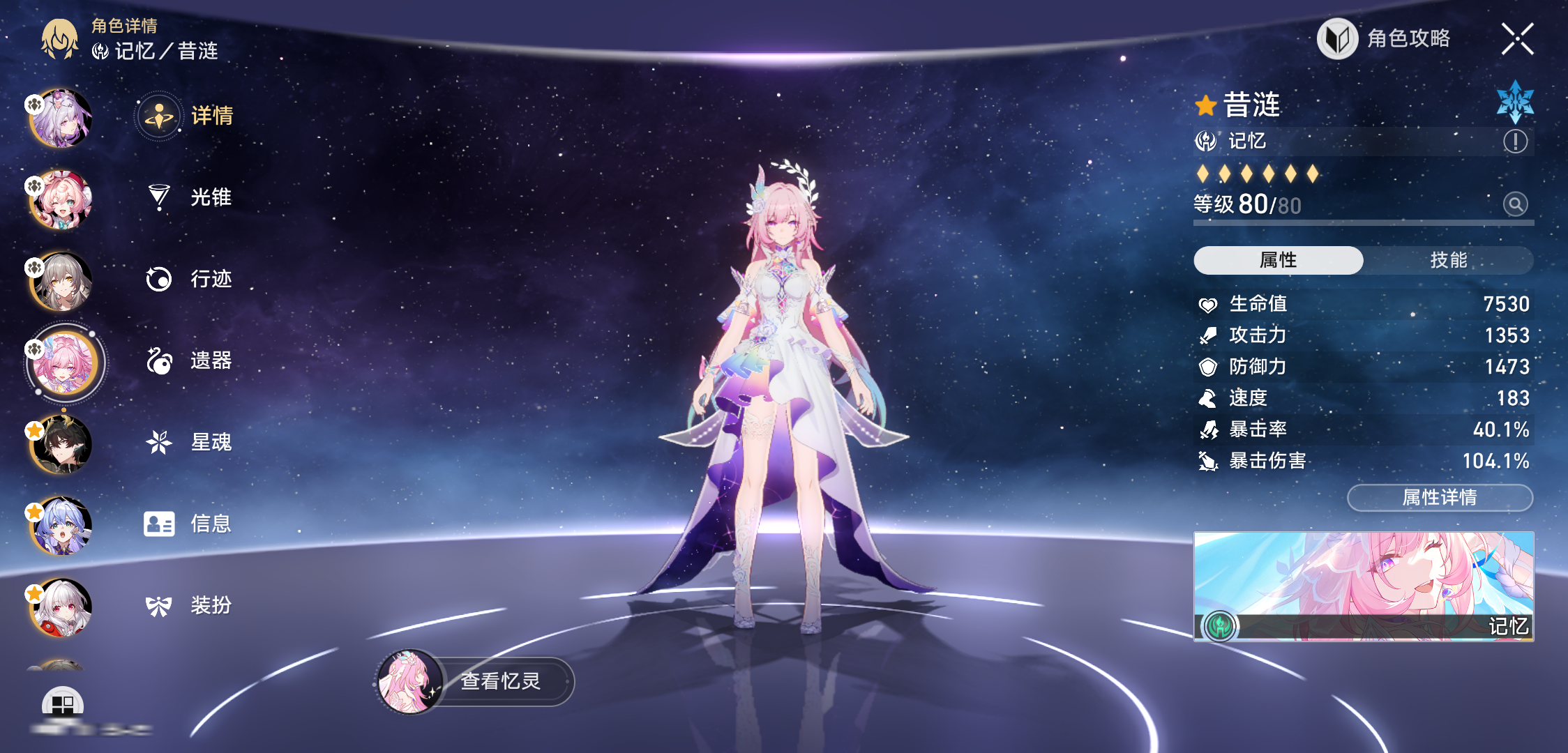The width and height of the screenshot is (1568, 753).
Task: Select the blue-haired character portrait
Action: (61, 526)
